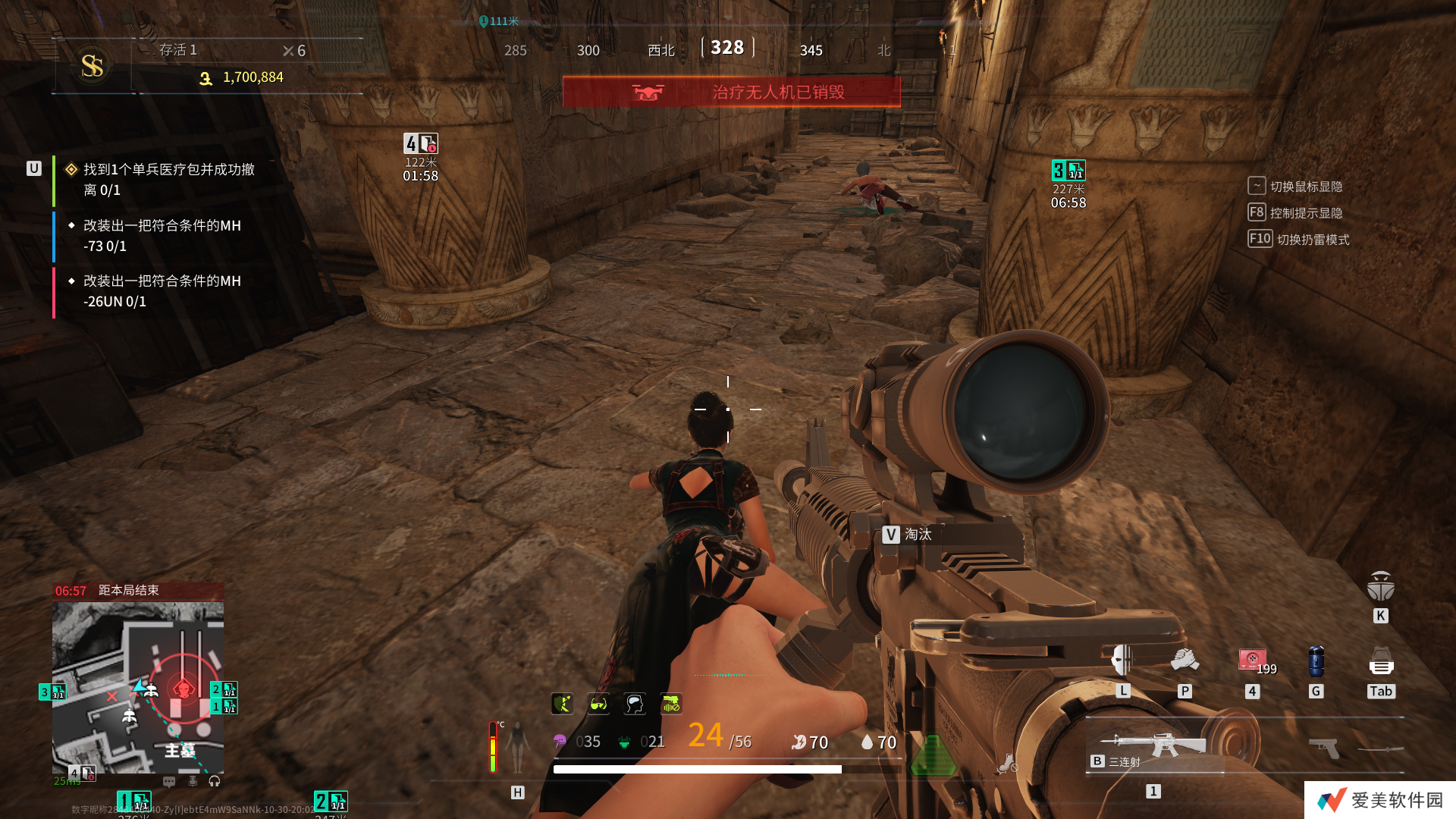
Task: Select the blue grenade canister item
Action: [1316, 662]
